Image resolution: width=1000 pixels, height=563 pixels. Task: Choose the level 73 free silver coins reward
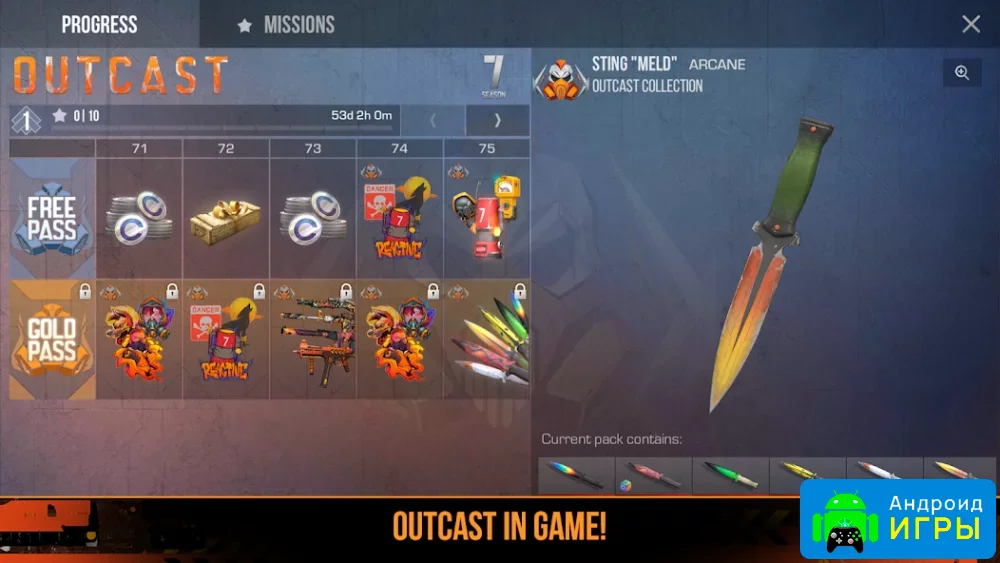[313, 218]
